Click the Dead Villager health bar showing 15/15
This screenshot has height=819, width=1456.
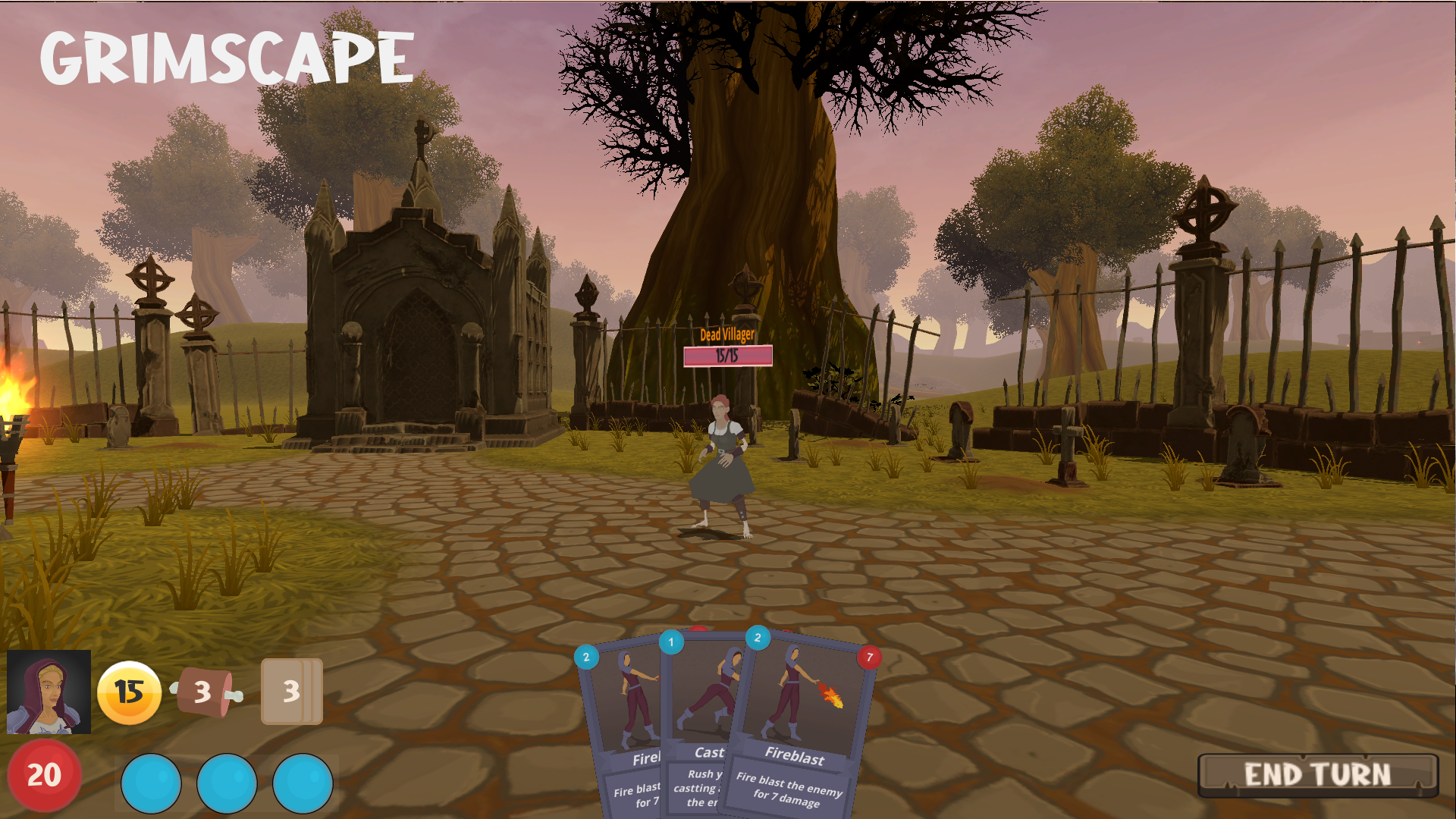pyautogui.click(x=726, y=353)
